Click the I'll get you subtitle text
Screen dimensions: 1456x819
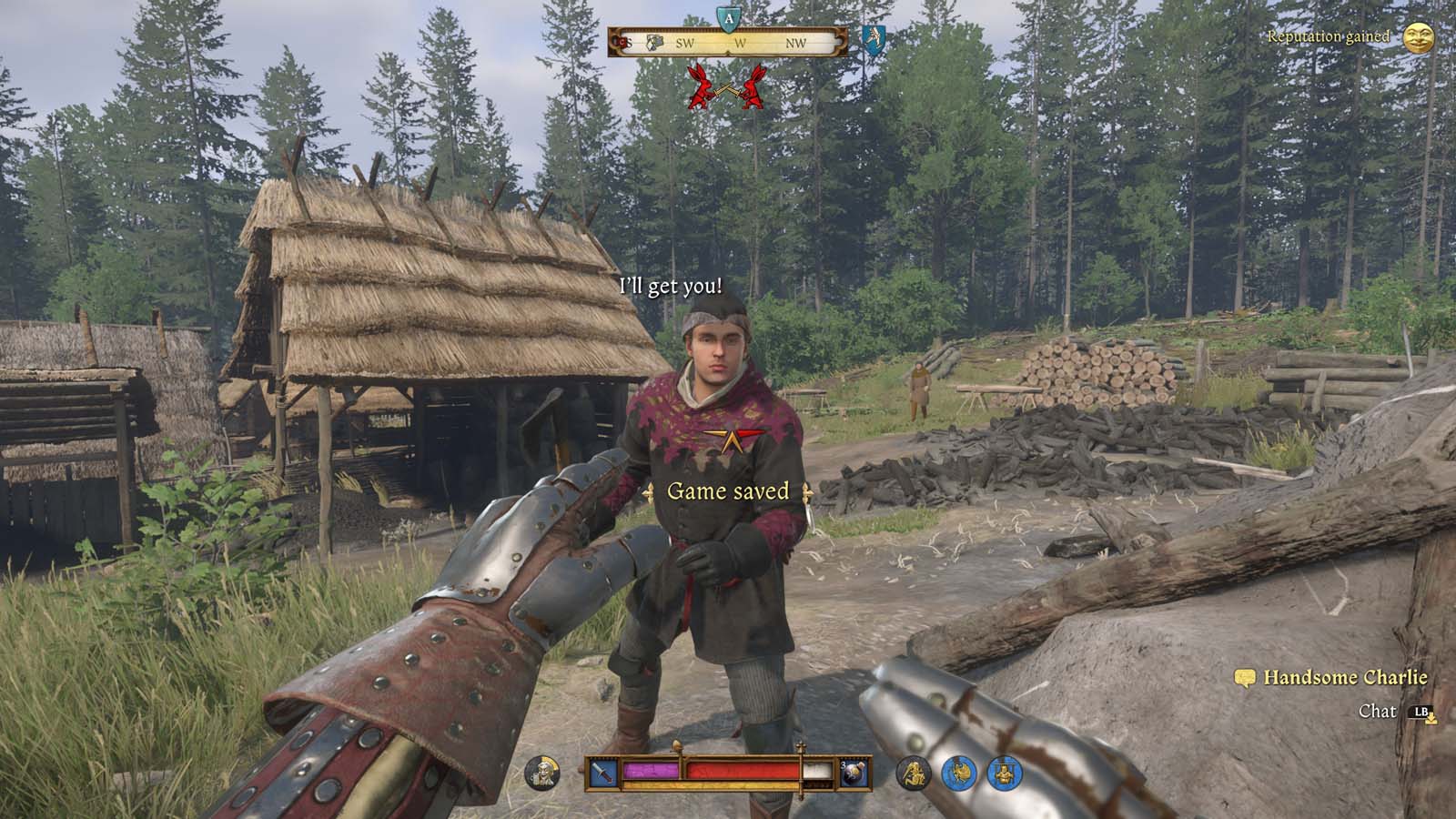pyautogui.click(x=671, y=285)
